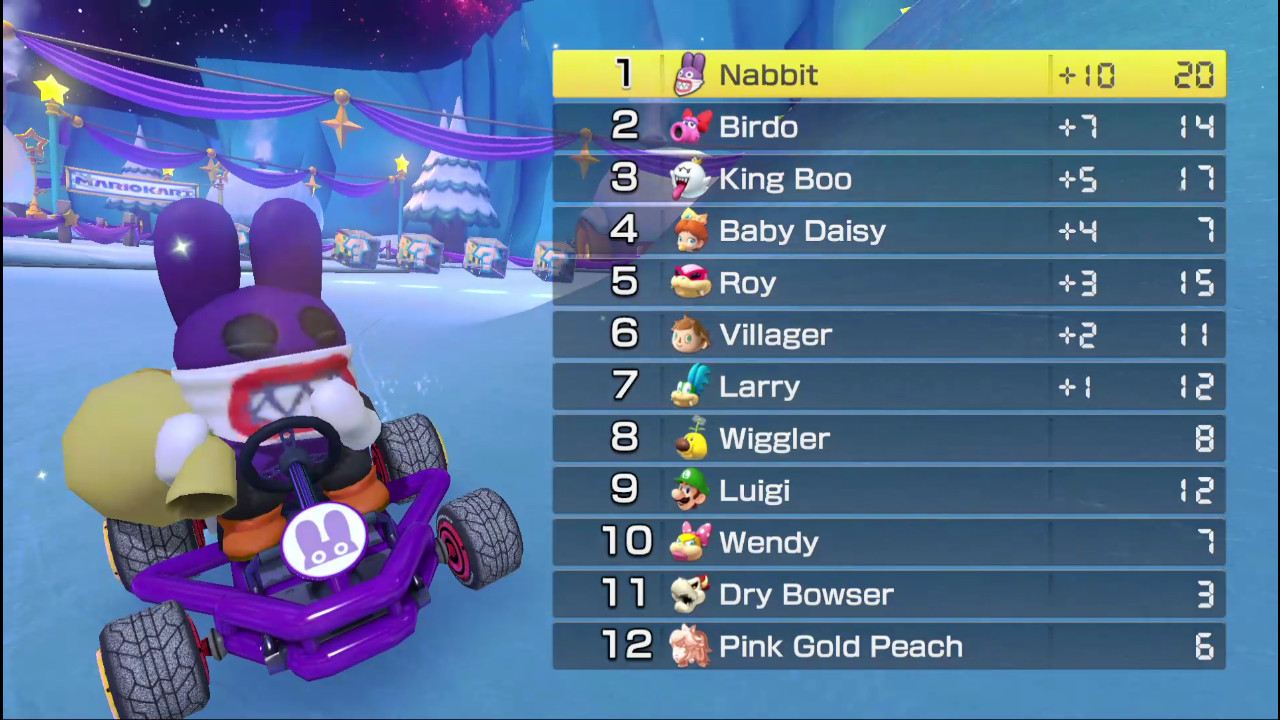Select Luigi's character icon
This screenshot has width=1280, height=720.
pos(690,490)
